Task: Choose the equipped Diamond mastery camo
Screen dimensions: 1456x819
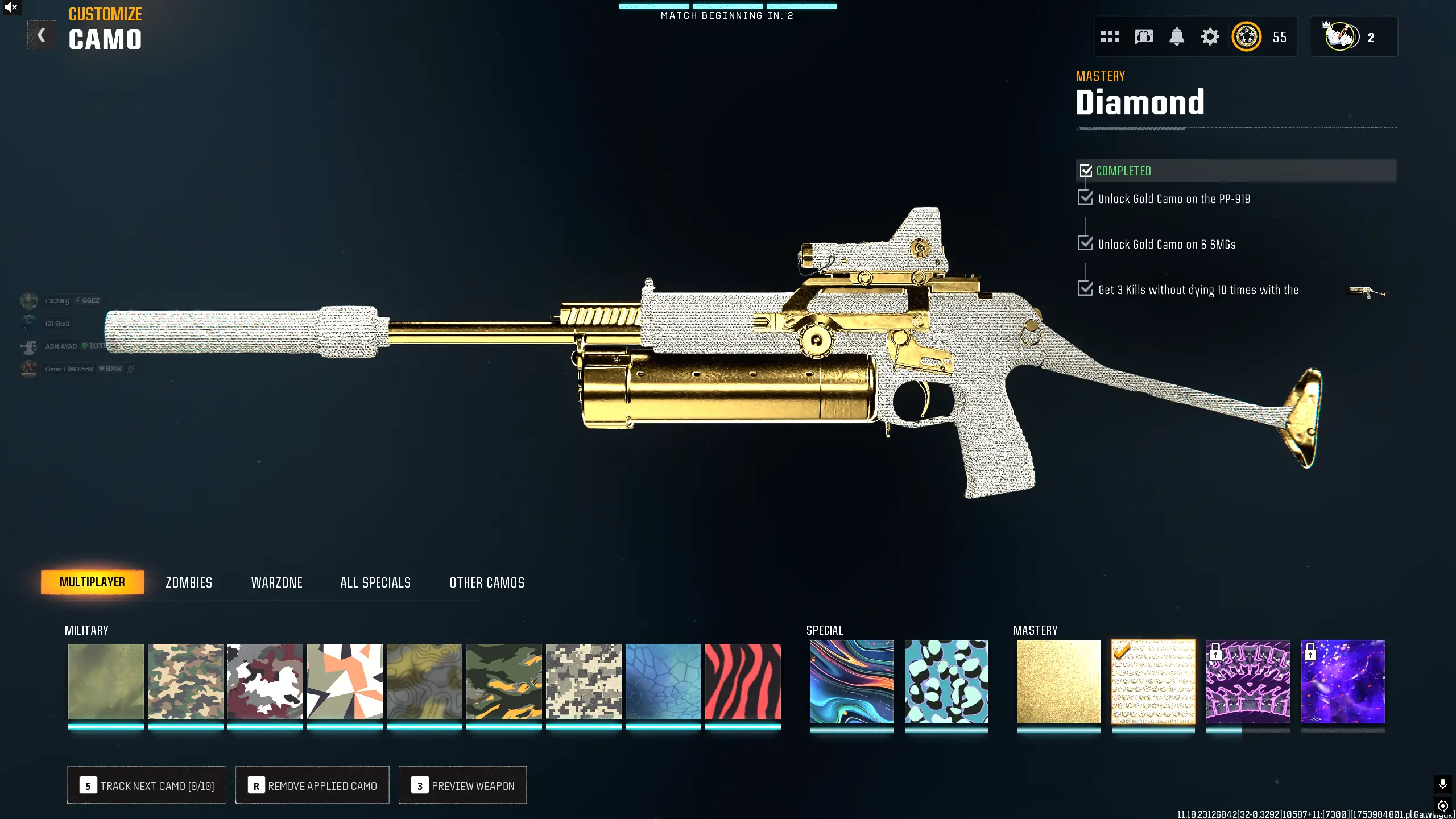Action: pos(1153,681)
